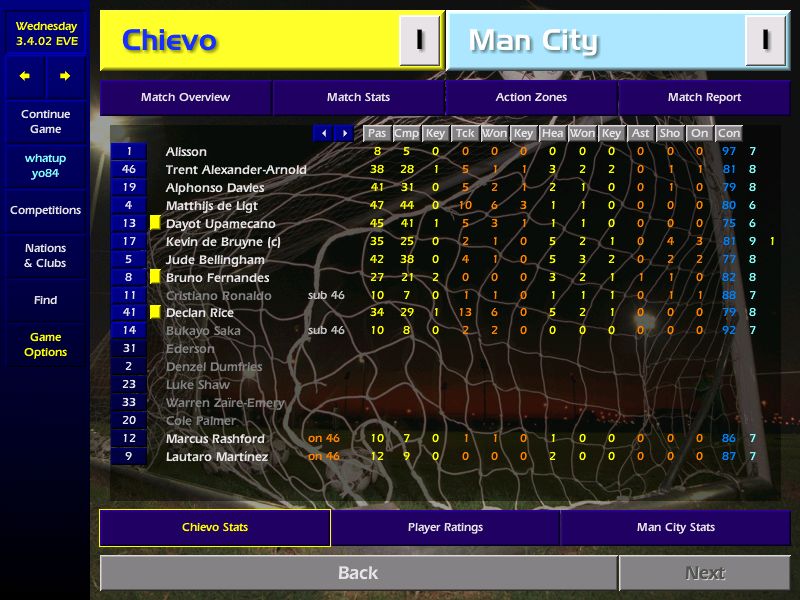Click the Back button

coord(358,573)
